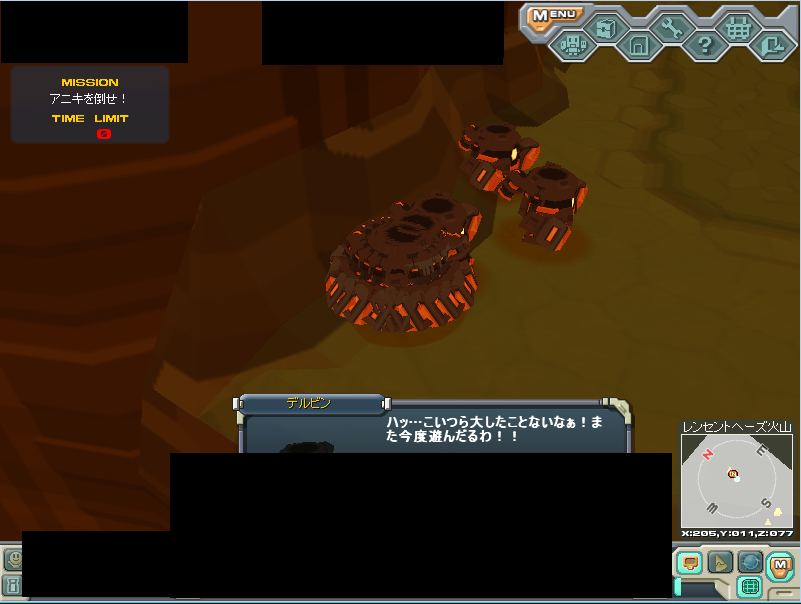Open help with the question mark icon
Viewport: 801px width, 604px height.
[704, 45]
